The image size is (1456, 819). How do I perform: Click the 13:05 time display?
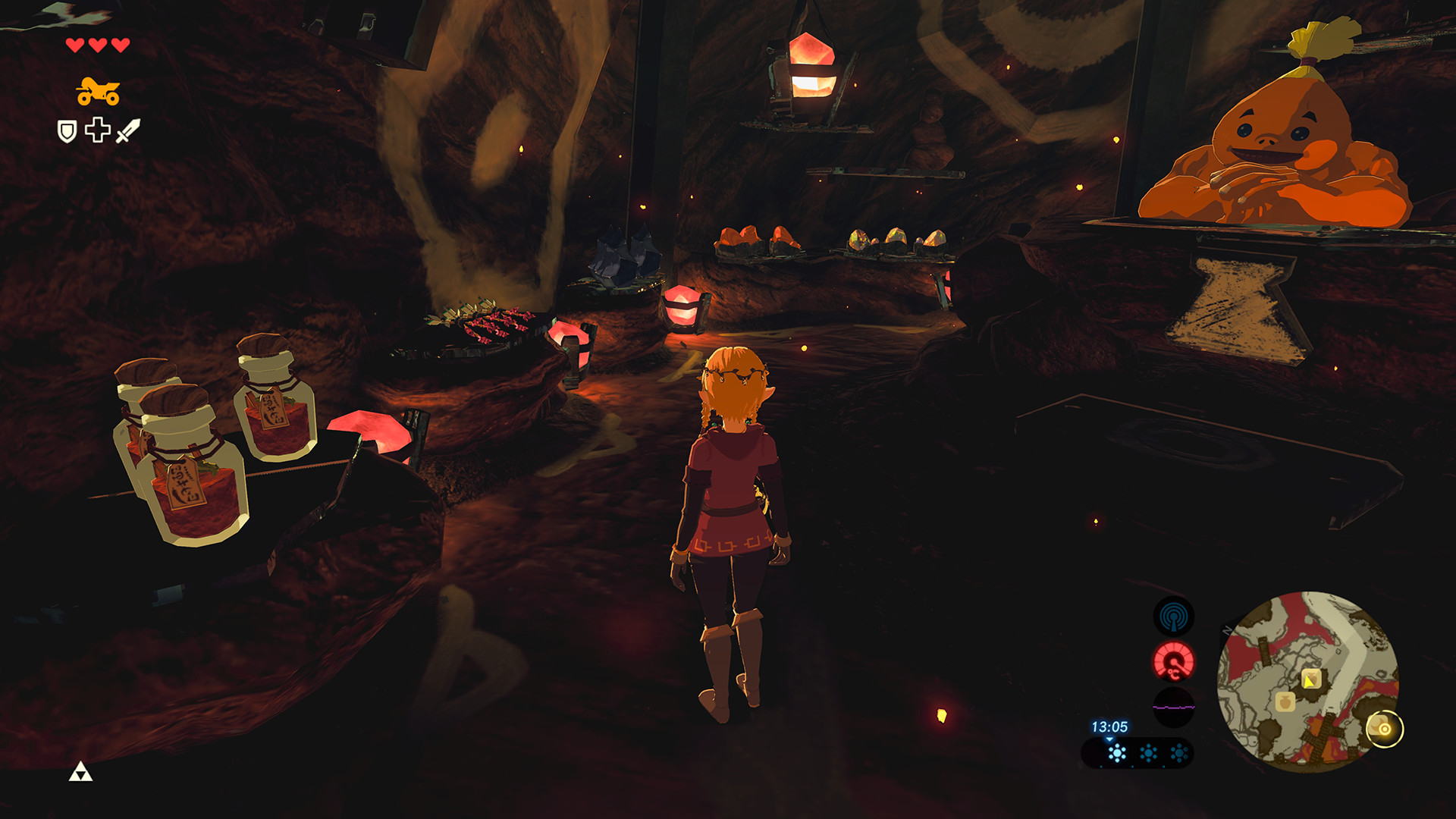click(1109, 727)
